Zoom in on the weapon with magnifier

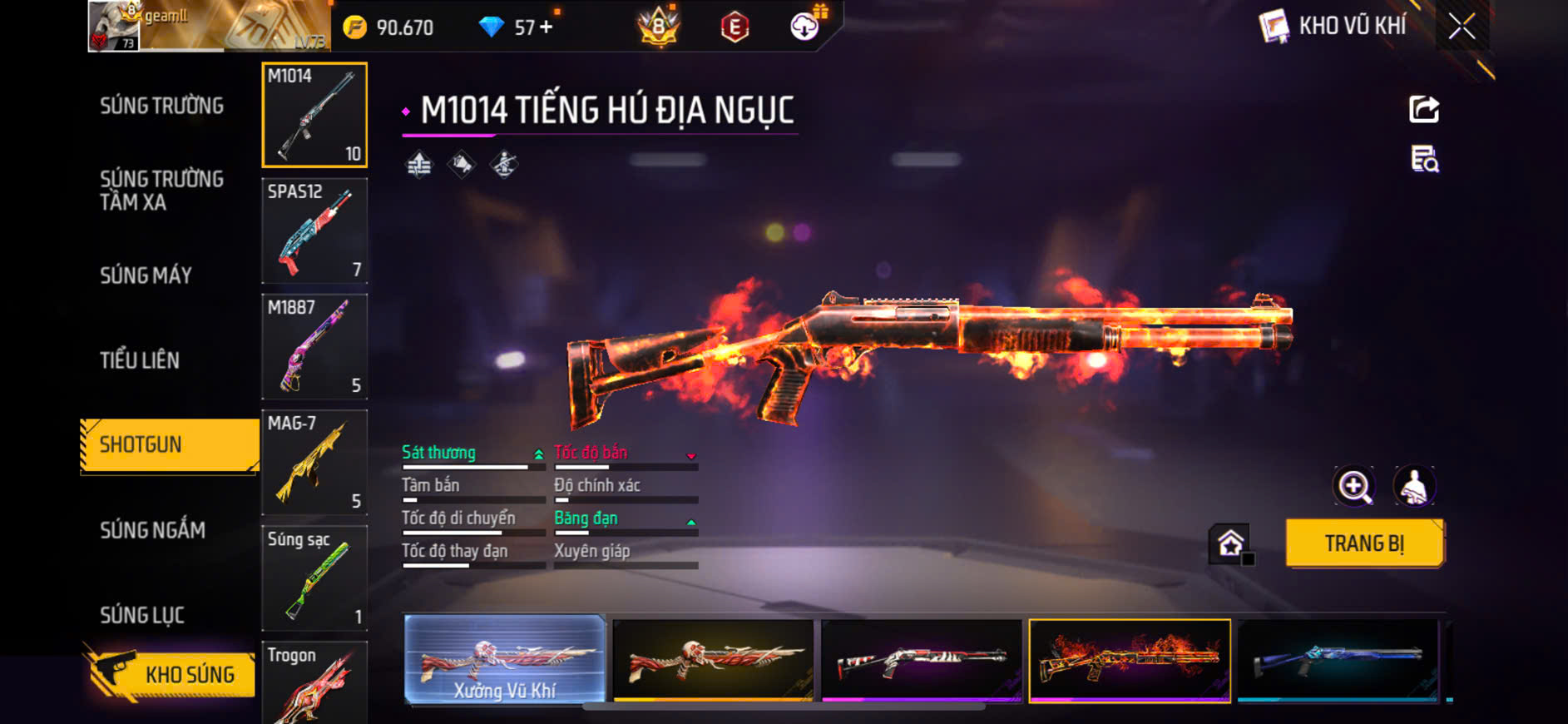pyautogui.click(x=1354, y=487)
